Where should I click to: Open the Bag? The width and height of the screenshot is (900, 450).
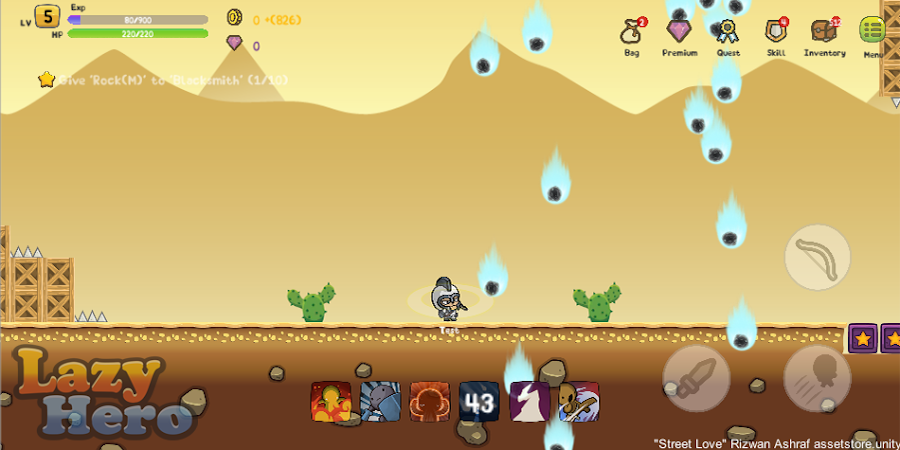pyautogui.click(x=631, y=33)
